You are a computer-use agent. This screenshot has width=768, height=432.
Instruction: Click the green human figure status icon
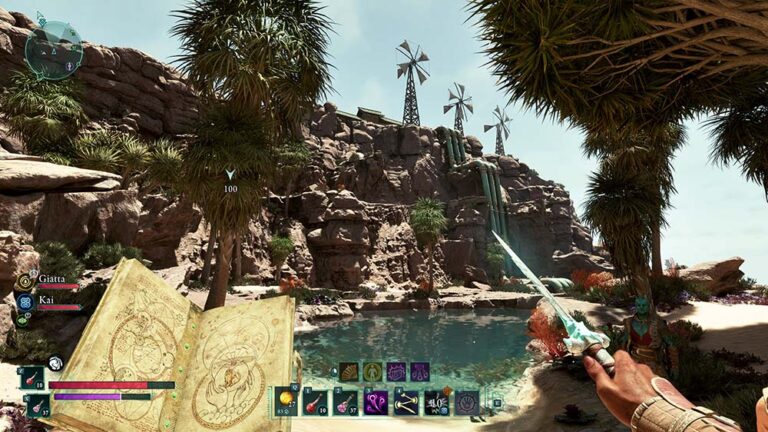click(372, 371)
